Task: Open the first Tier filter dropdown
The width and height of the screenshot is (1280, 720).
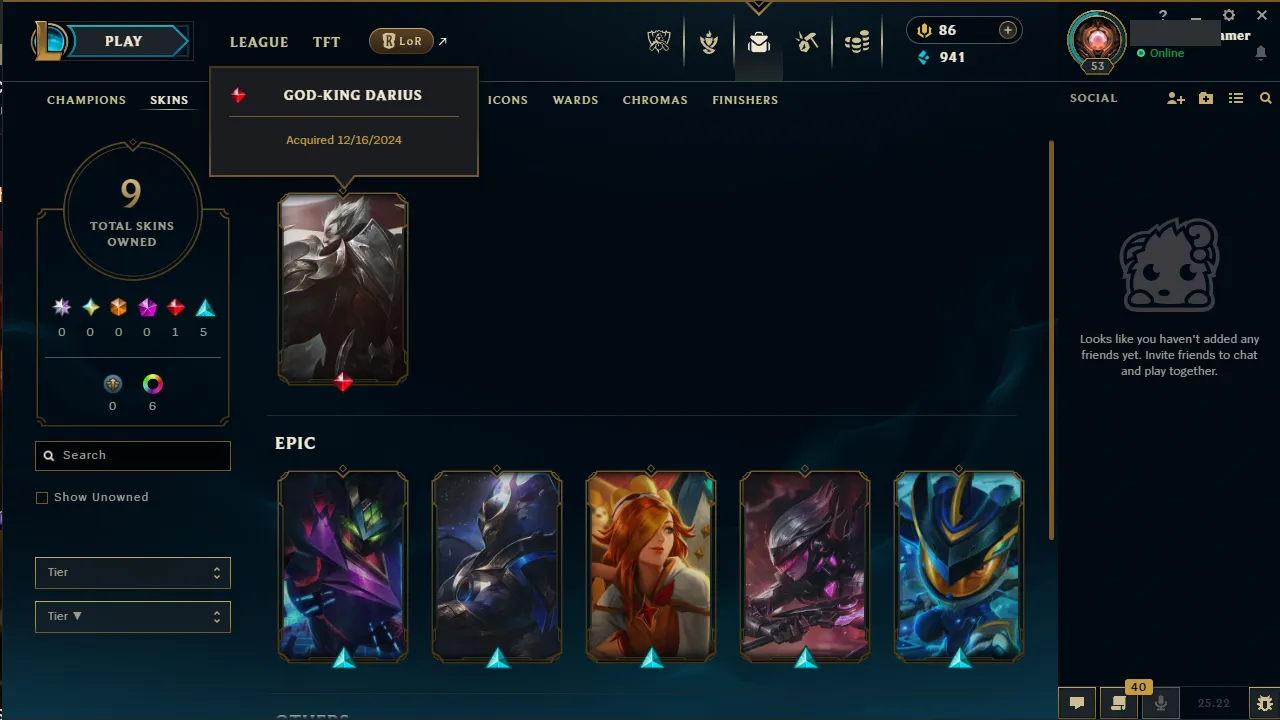Action: pos(132,572)
